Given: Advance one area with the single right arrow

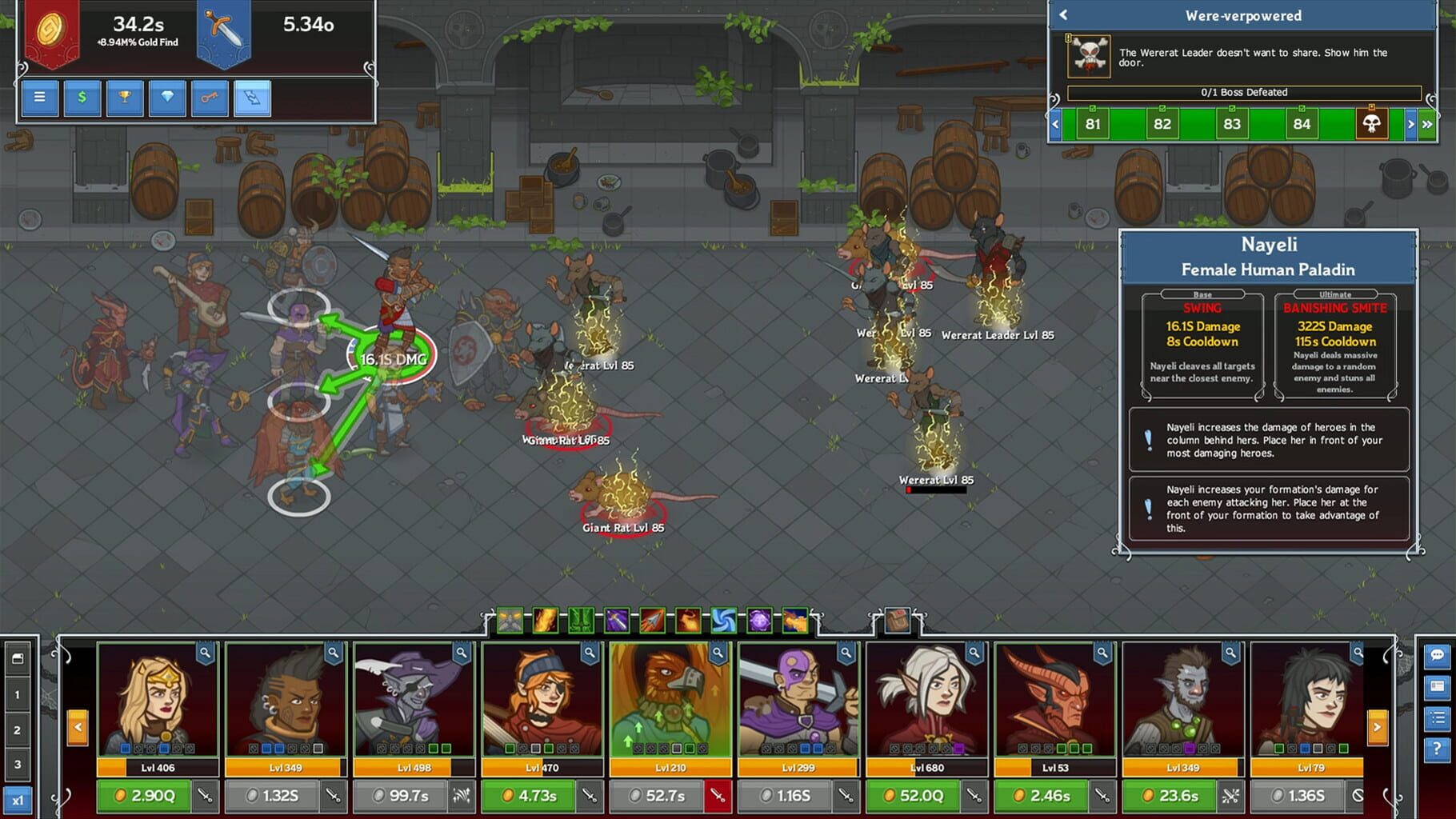Looking at the screenshot, I should [1410, 124].
